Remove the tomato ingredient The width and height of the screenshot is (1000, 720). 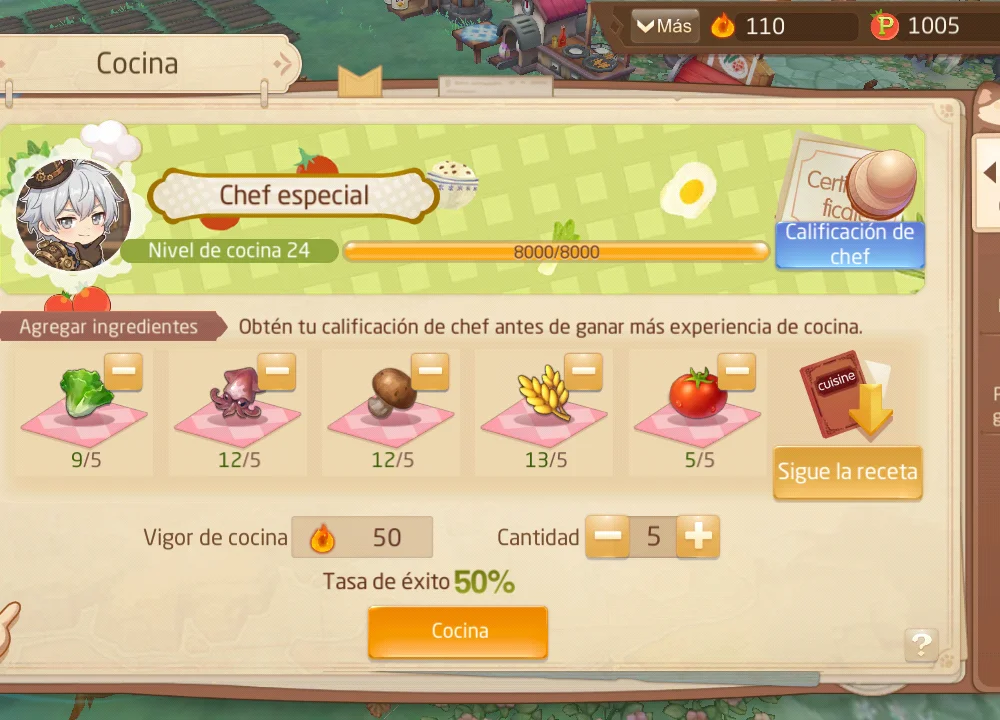(736, 372)
